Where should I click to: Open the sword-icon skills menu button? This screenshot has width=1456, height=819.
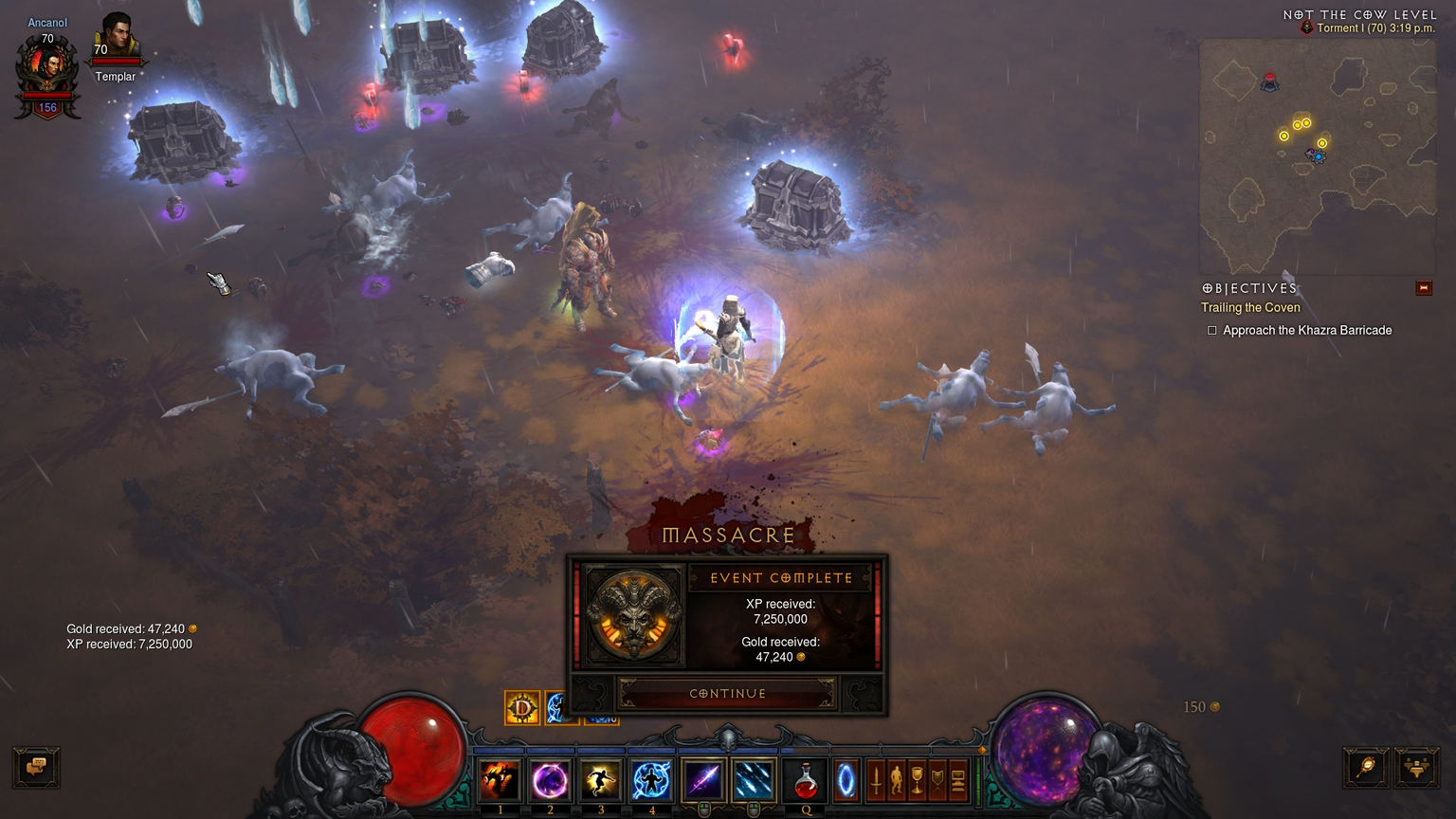(877, 780)
